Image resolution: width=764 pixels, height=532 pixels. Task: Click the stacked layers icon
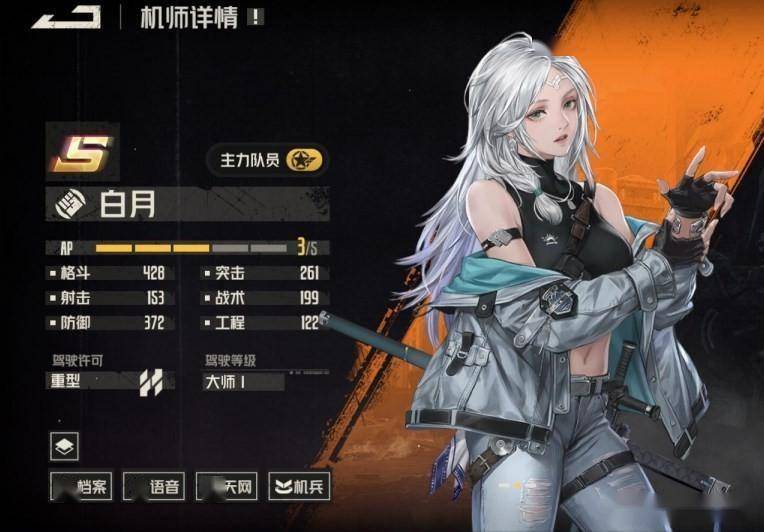[64, 446]
